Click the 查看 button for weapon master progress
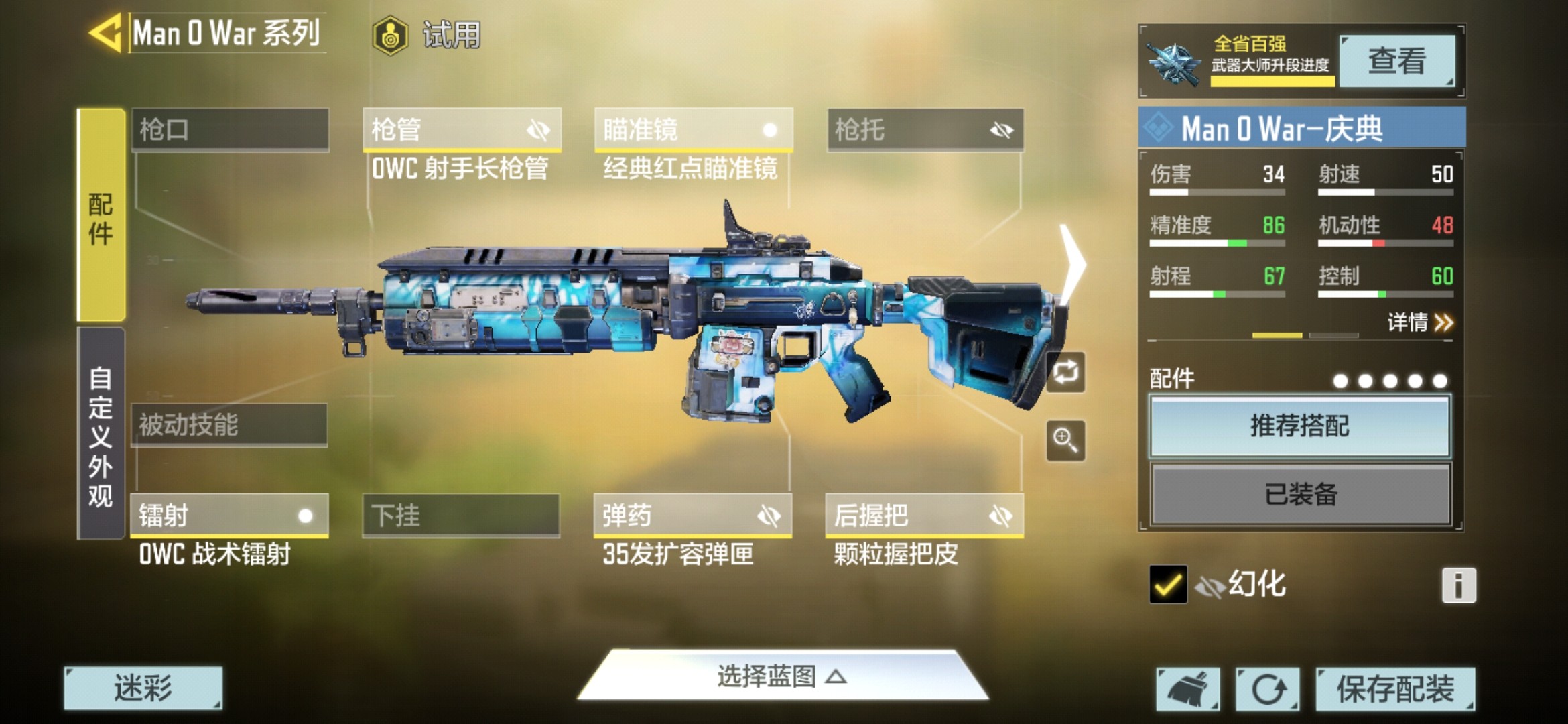1568x724 pixels. (1396, 61)
